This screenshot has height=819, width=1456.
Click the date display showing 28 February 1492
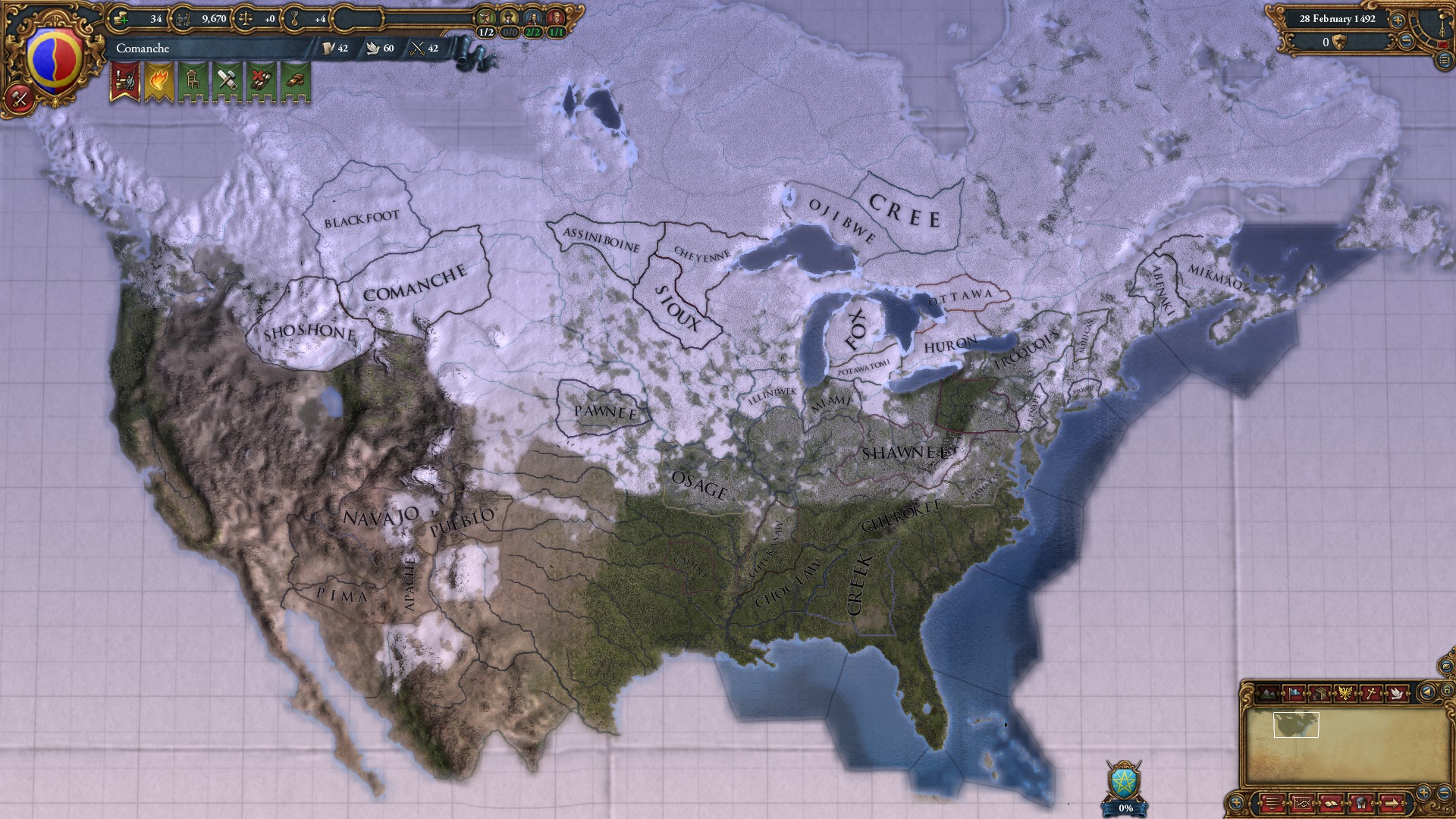(1338, 19)
